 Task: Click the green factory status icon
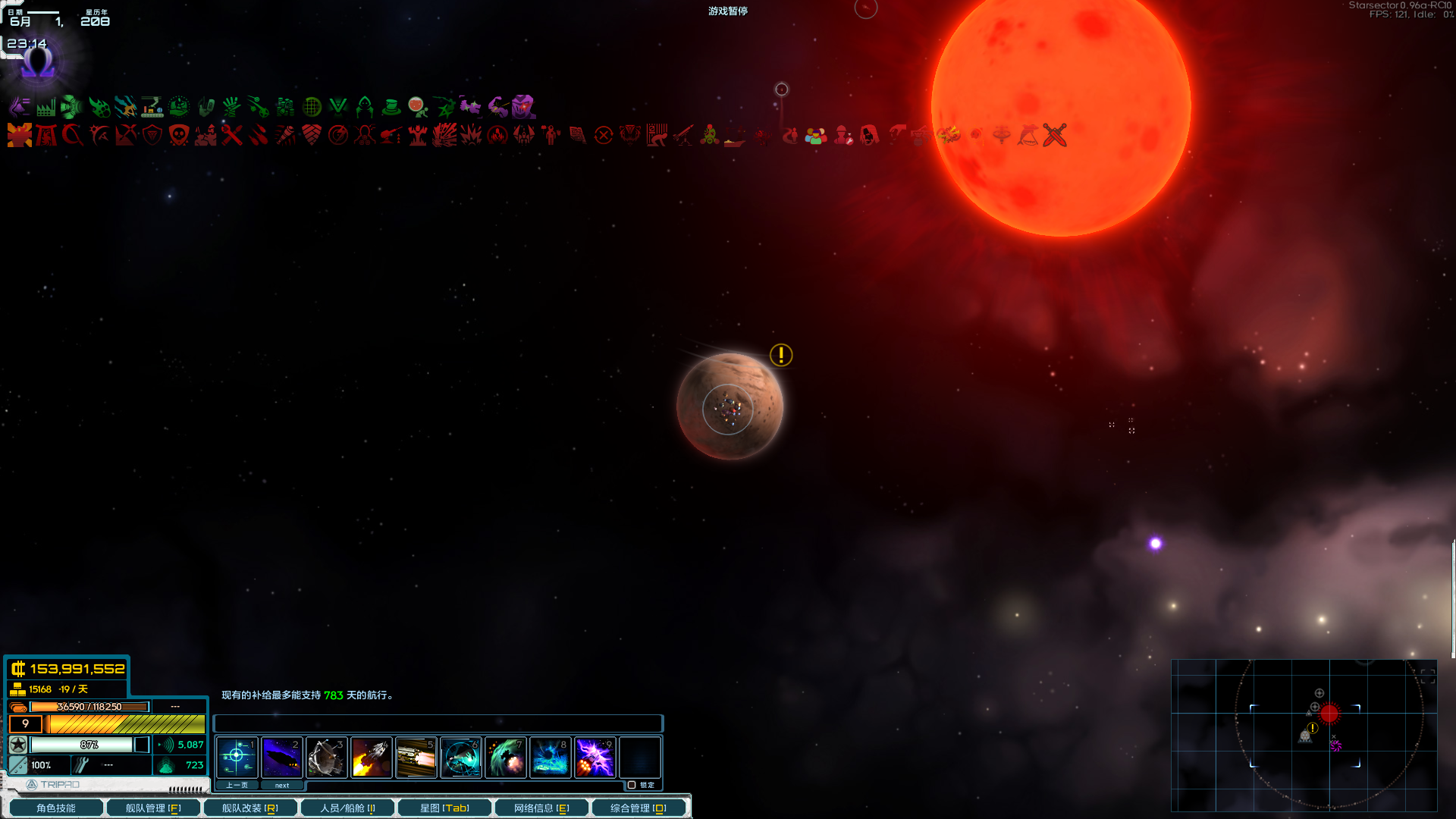coord(45,107)
